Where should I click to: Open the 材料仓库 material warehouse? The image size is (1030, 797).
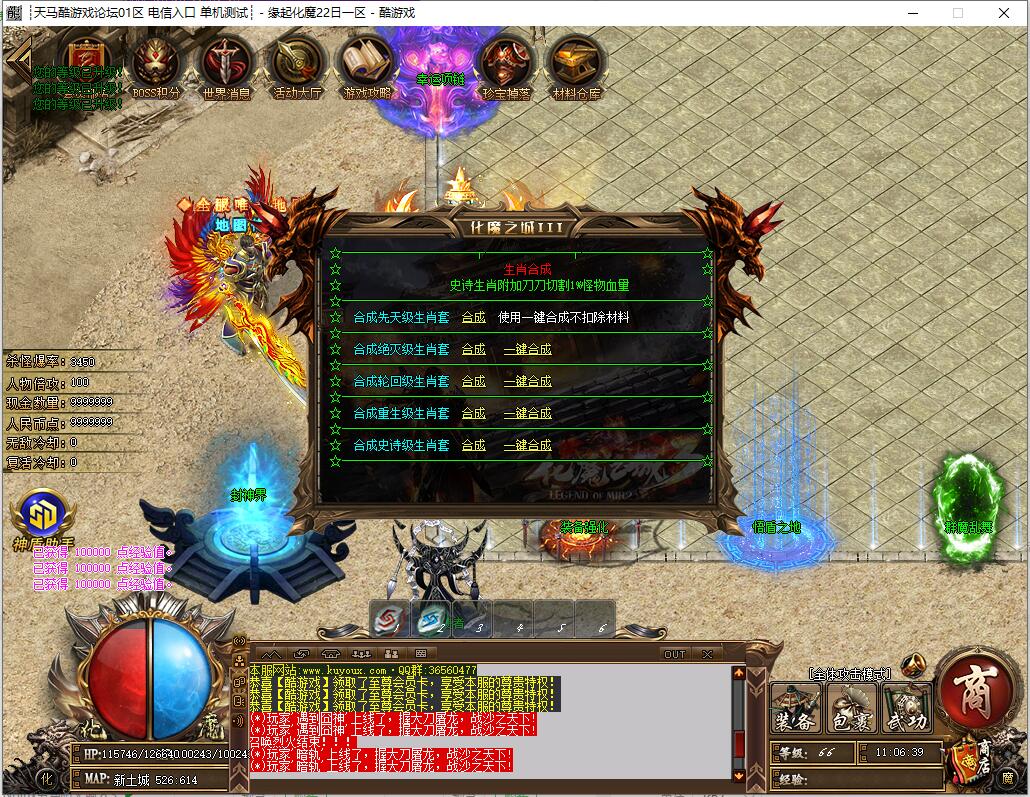tap(576, 65)
